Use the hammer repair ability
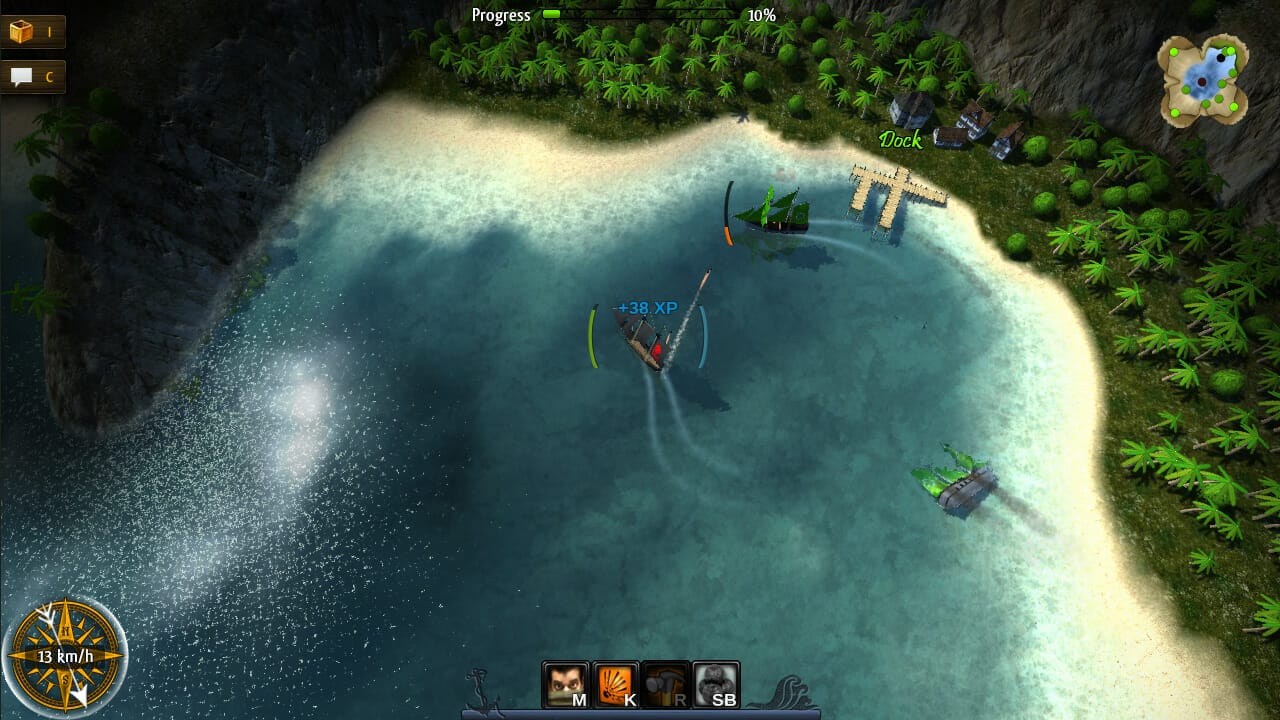This screenshot has height=720, width=1280. click(666, 685)
